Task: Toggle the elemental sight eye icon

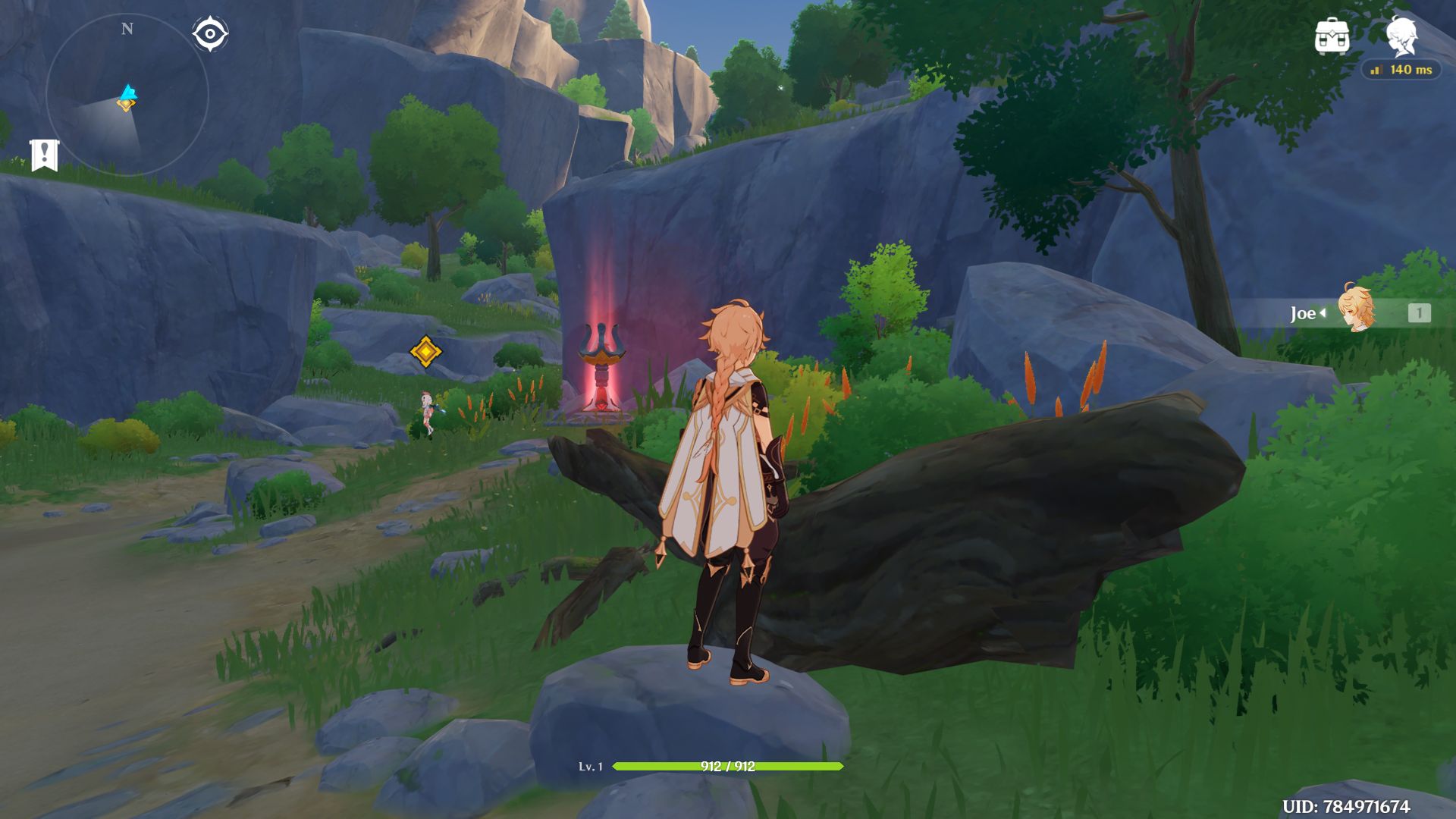Action: click(209, 34)
